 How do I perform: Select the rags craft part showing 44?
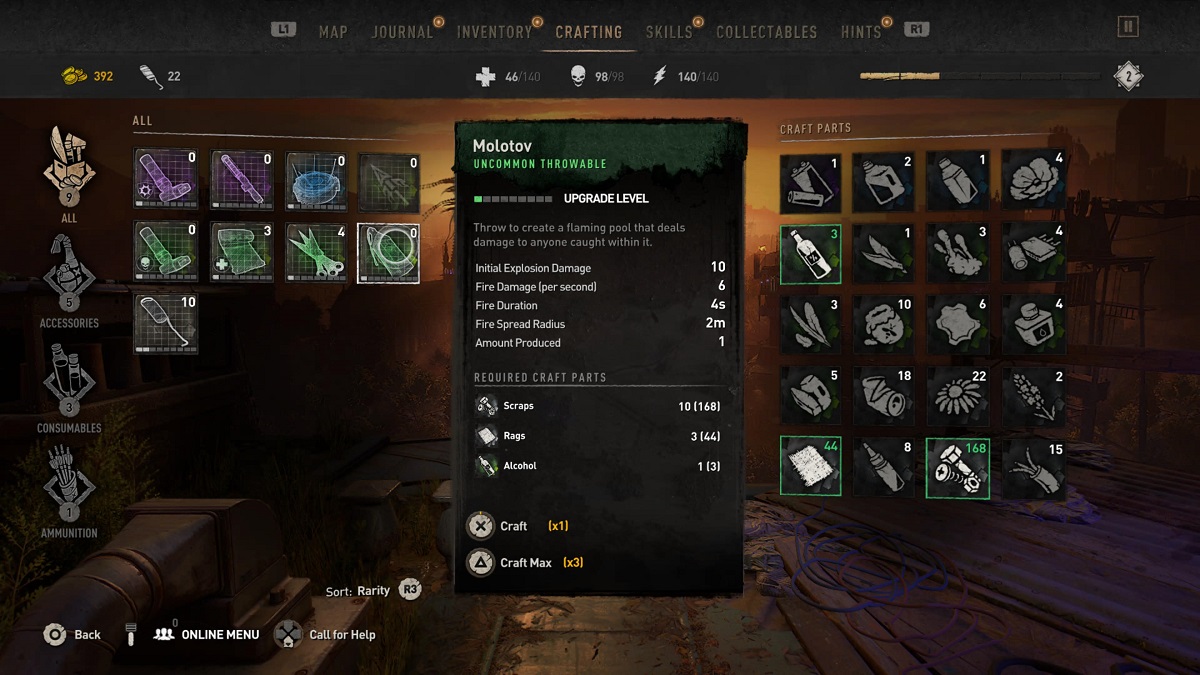click(810, 466)
